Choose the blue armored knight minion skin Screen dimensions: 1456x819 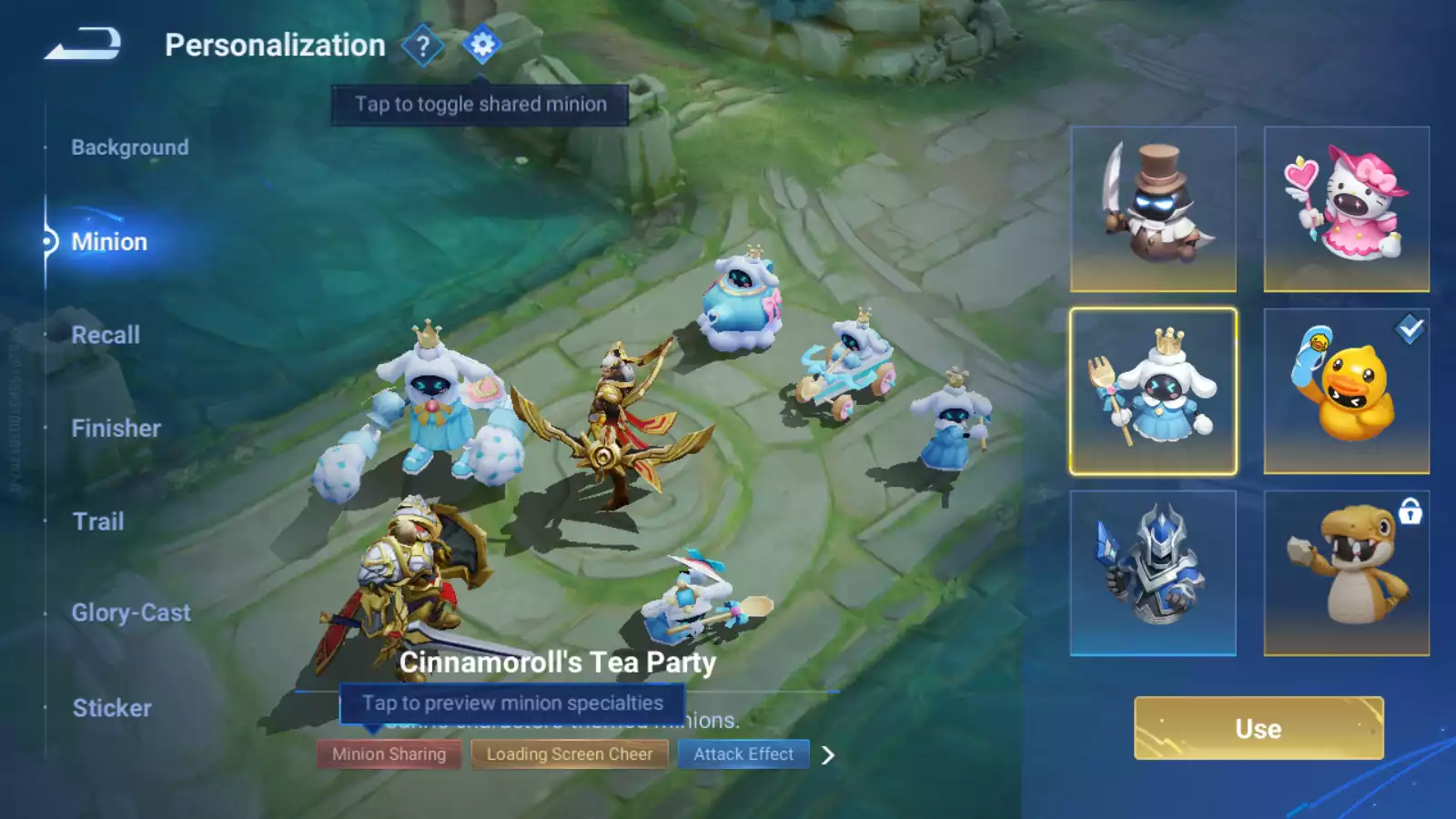(x=1153, y=573)
